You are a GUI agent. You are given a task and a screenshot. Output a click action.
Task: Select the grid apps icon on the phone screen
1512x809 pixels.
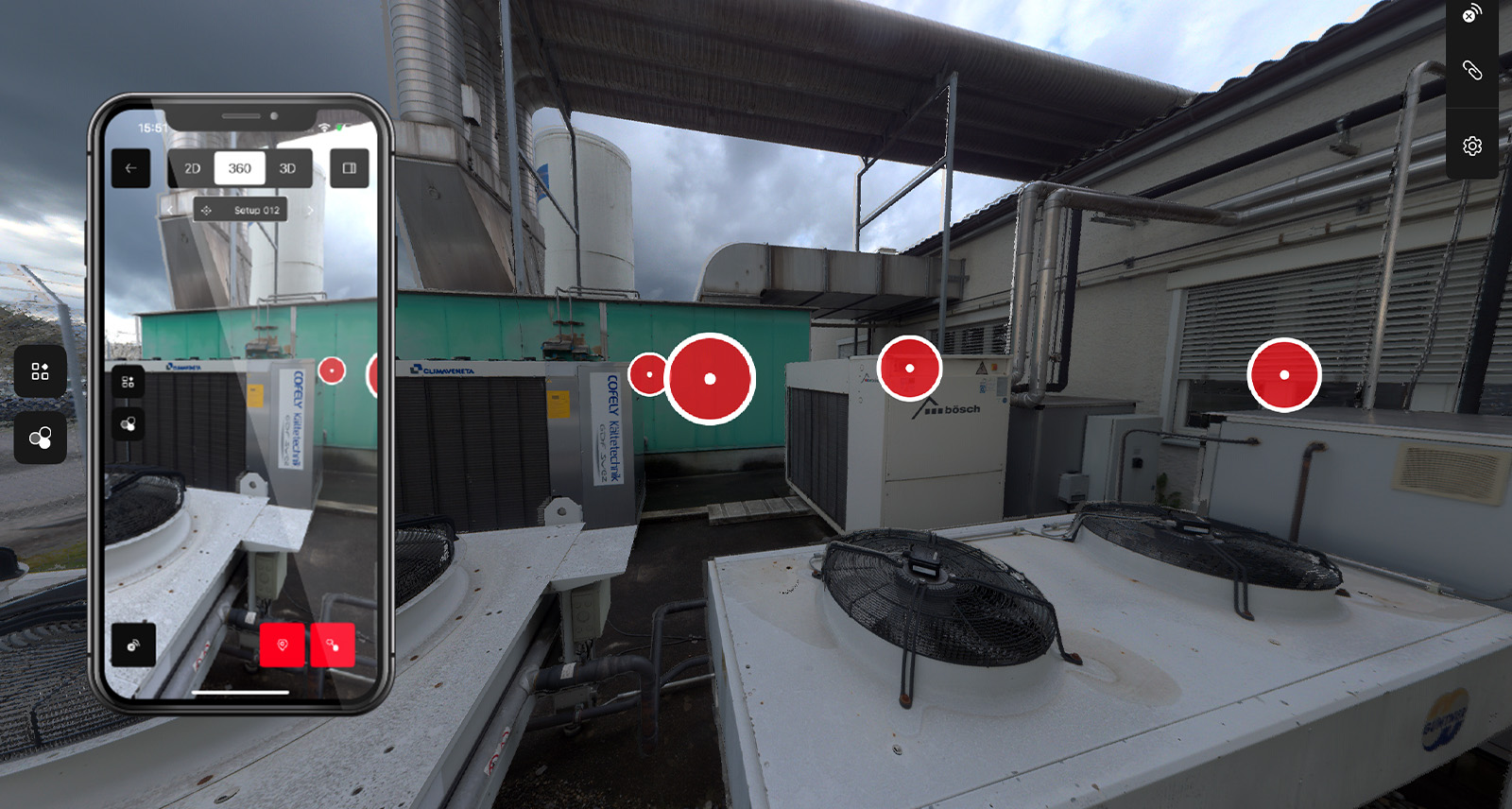(129, 383)
